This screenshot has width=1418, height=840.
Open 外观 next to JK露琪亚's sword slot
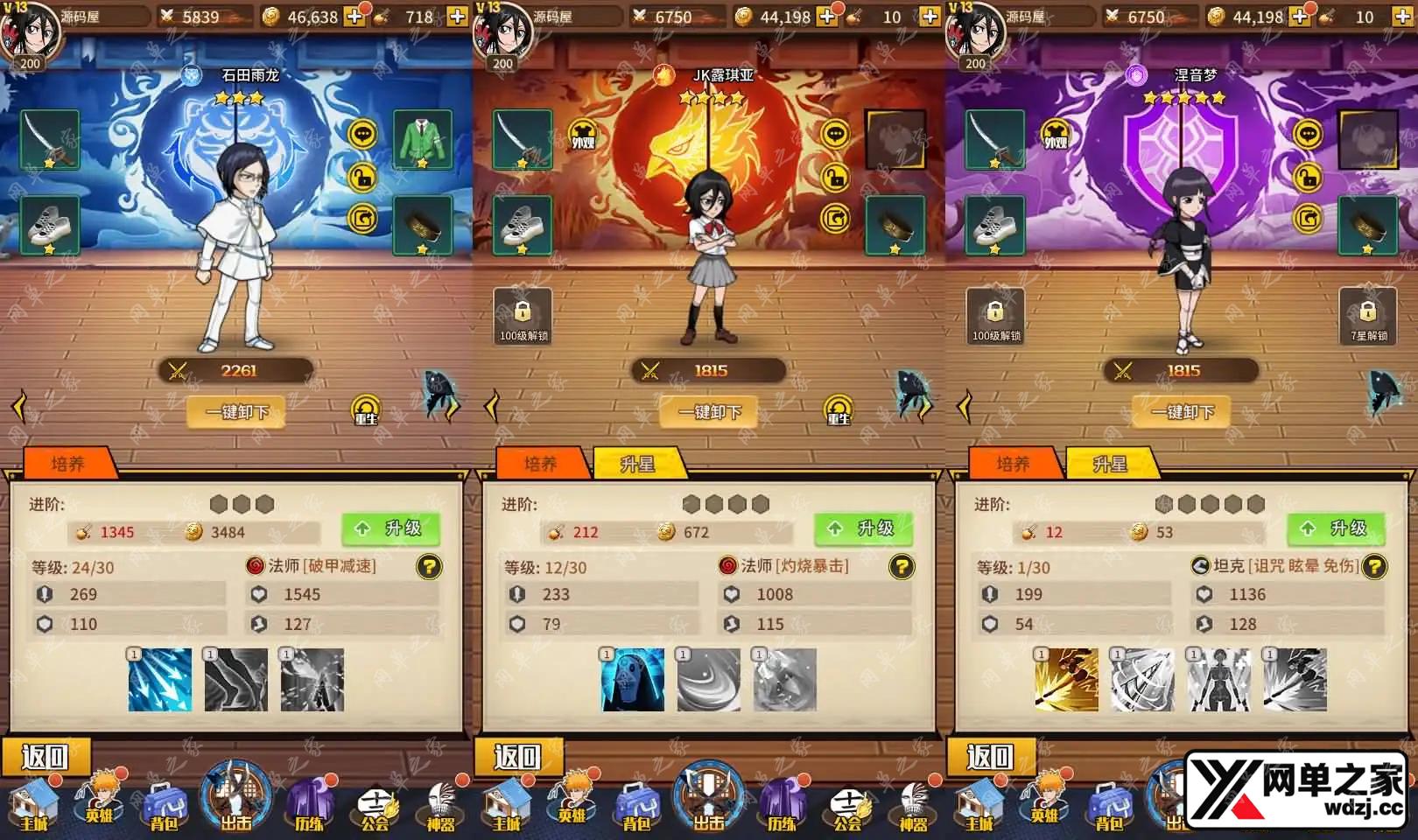point(583,137)
